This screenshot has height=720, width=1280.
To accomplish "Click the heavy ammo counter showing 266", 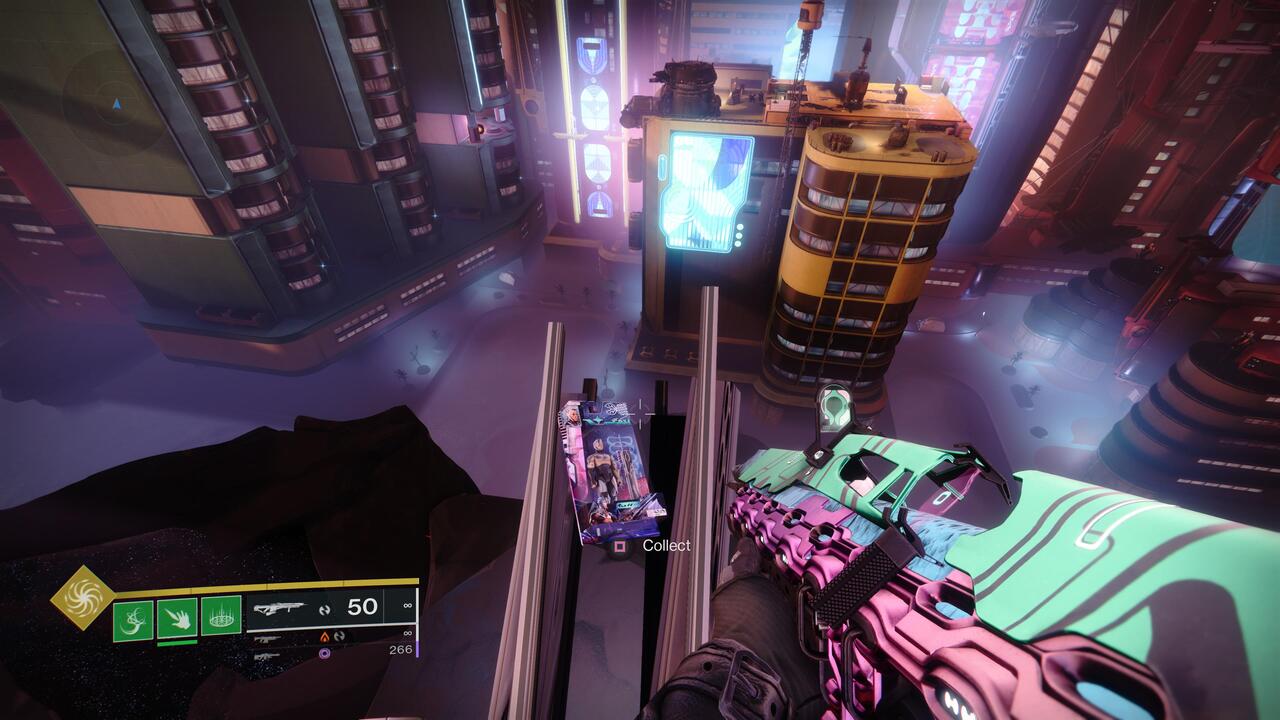I will 401,650.
